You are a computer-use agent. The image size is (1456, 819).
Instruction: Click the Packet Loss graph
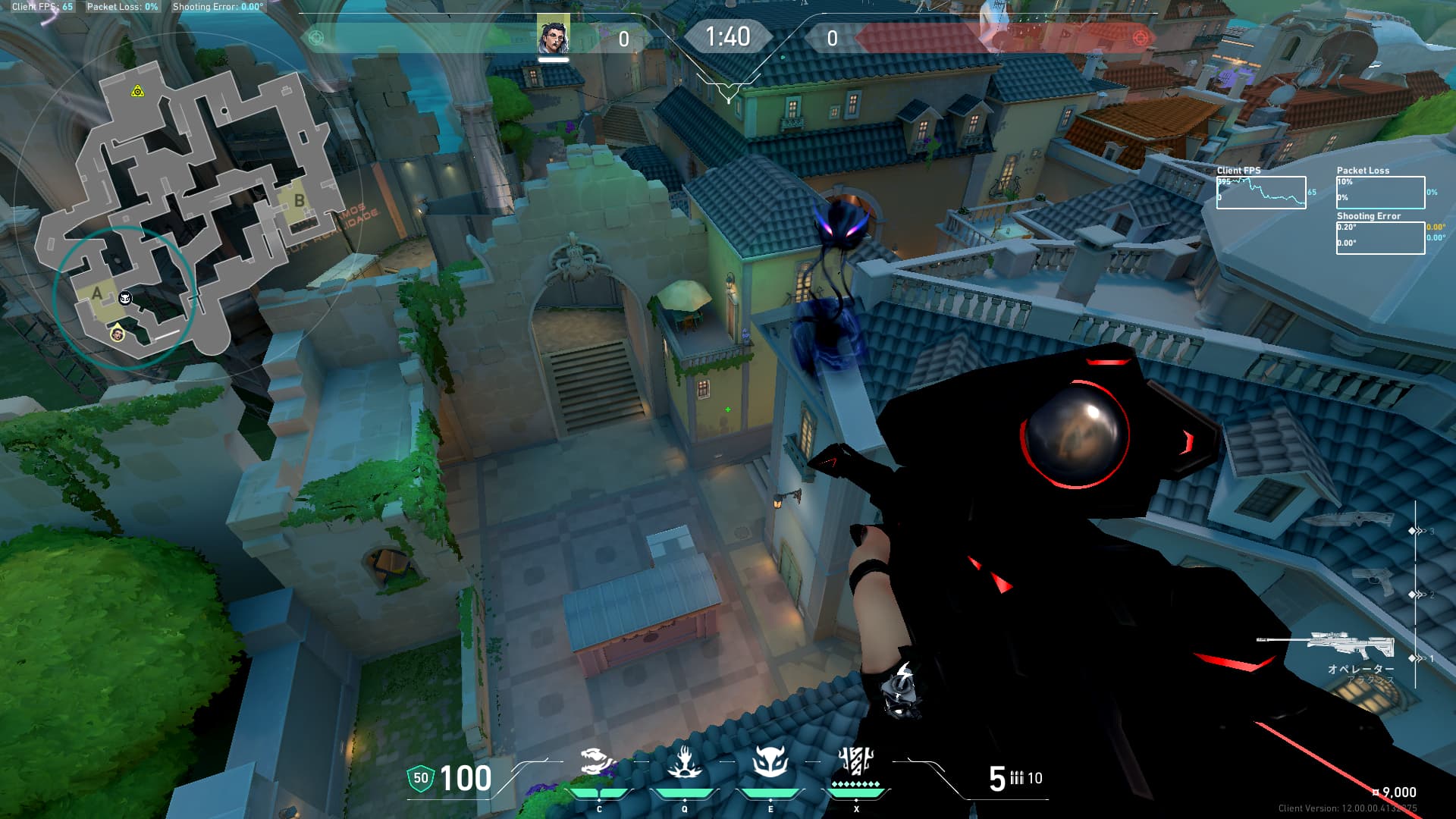pyautogui.click(x=1380, y=193)
